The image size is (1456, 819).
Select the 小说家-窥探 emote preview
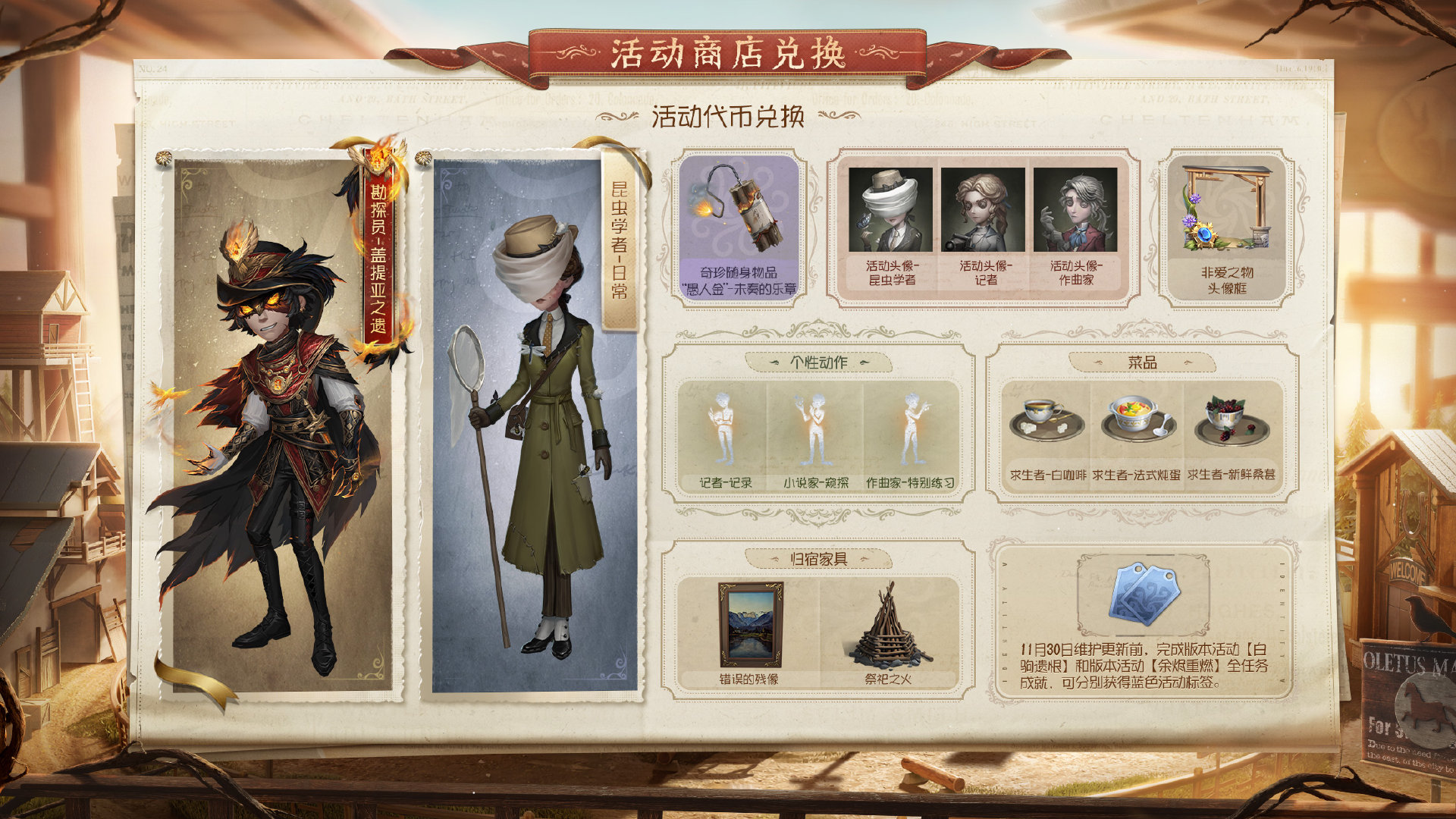[x=815, y=428]
